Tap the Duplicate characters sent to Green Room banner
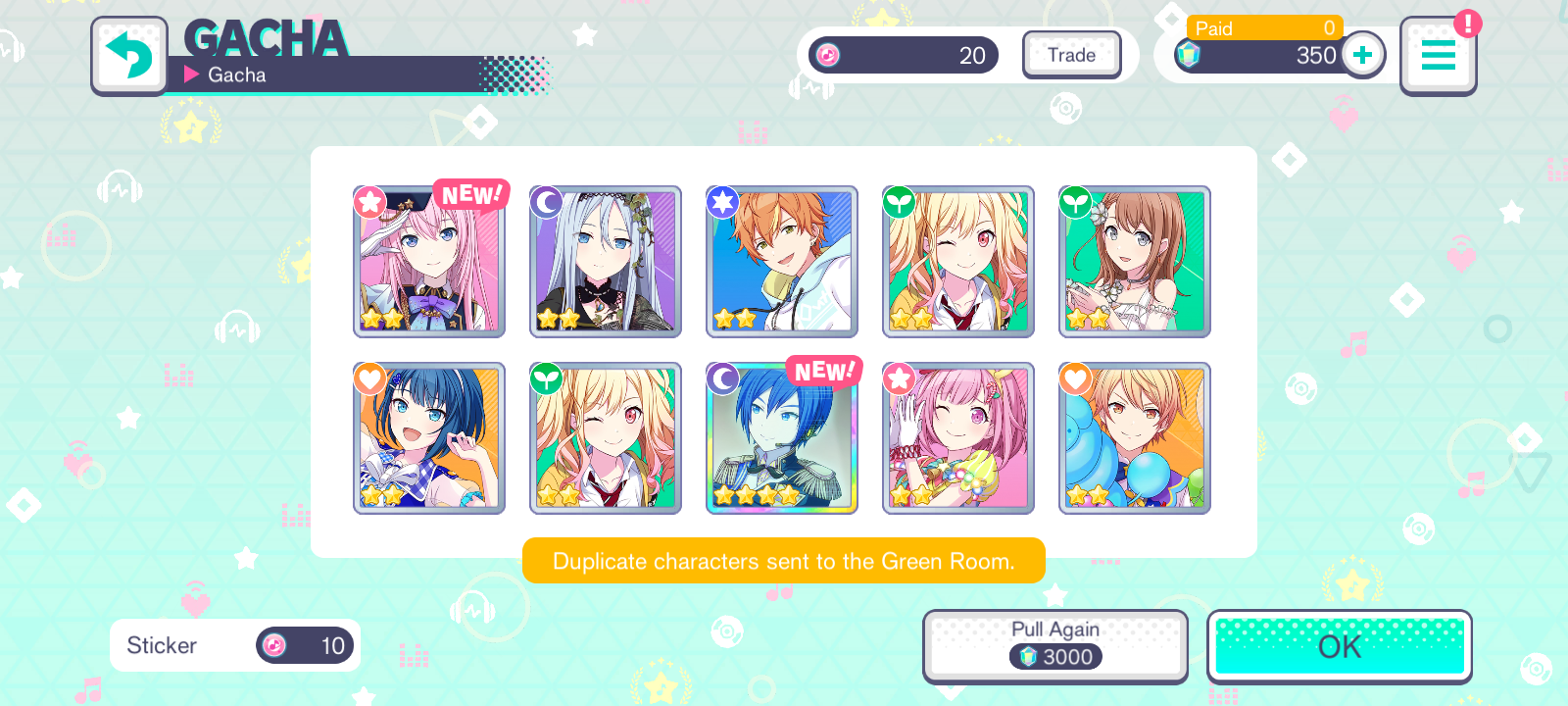 click(784, 561)
